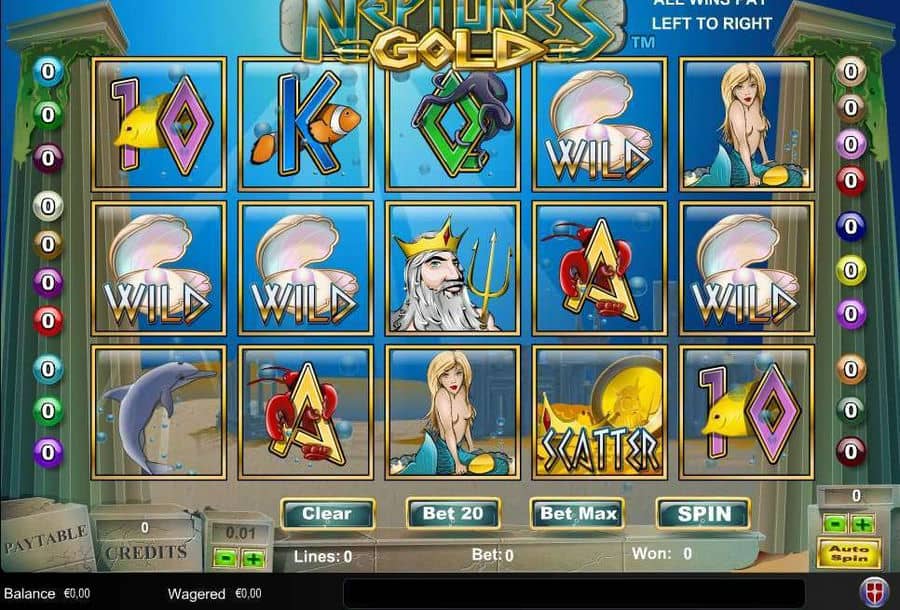Image resolution: width=900 pixels, height=610 pixels.
Task: Choose the Bet Max button
Action: coord(577,514)
